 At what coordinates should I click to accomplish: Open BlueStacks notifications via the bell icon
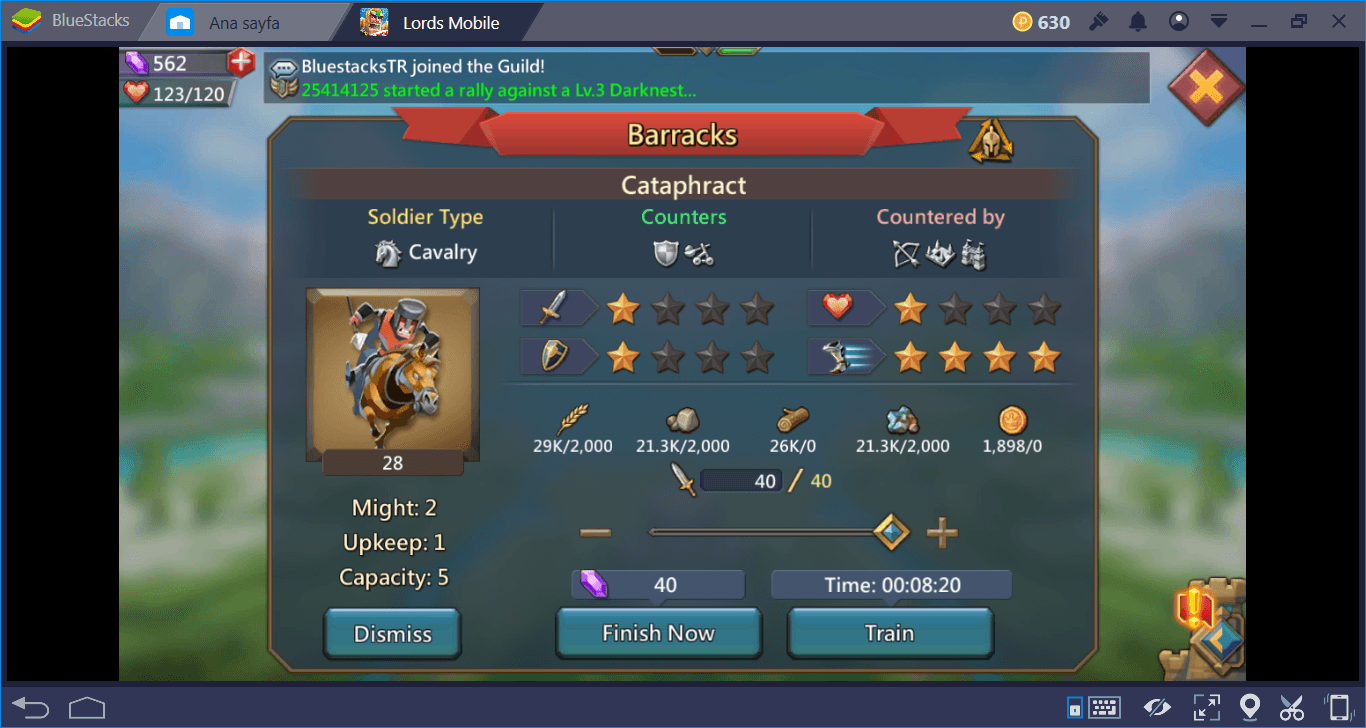point(1137,20)
